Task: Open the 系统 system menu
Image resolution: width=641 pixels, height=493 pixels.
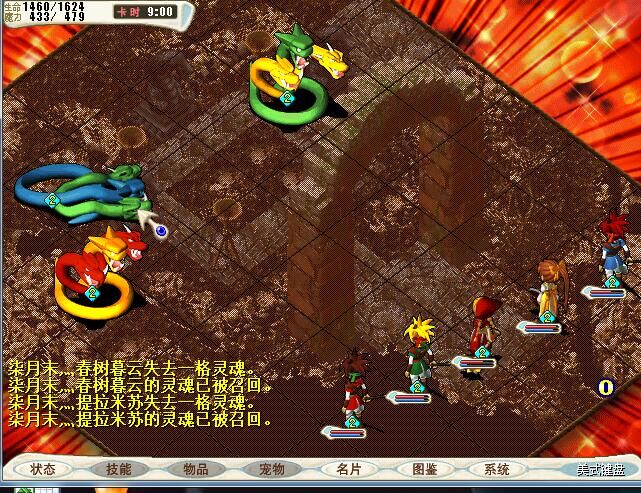Action: pos(497,468)
